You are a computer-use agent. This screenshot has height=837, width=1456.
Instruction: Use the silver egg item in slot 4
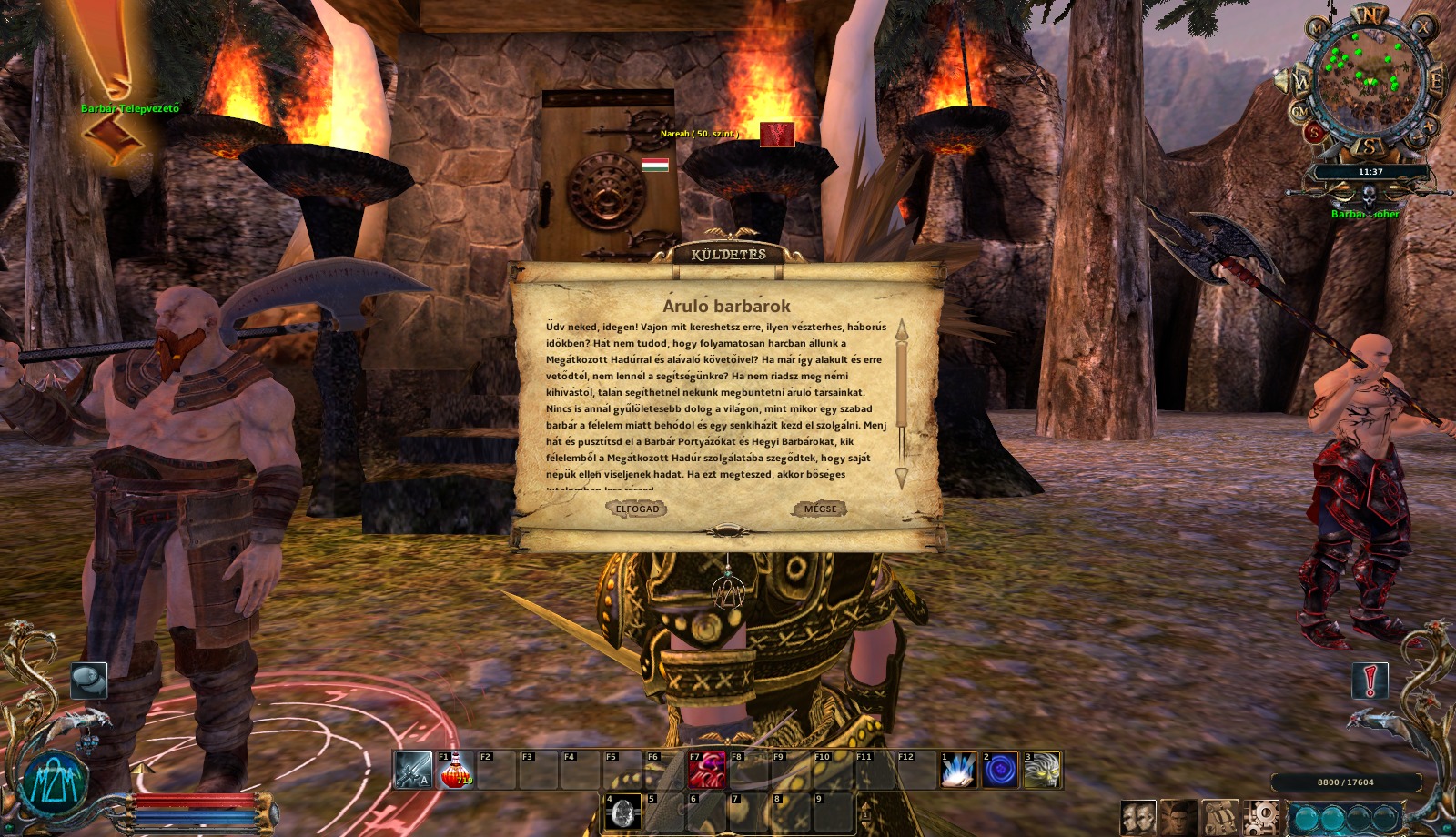(622, 812)
